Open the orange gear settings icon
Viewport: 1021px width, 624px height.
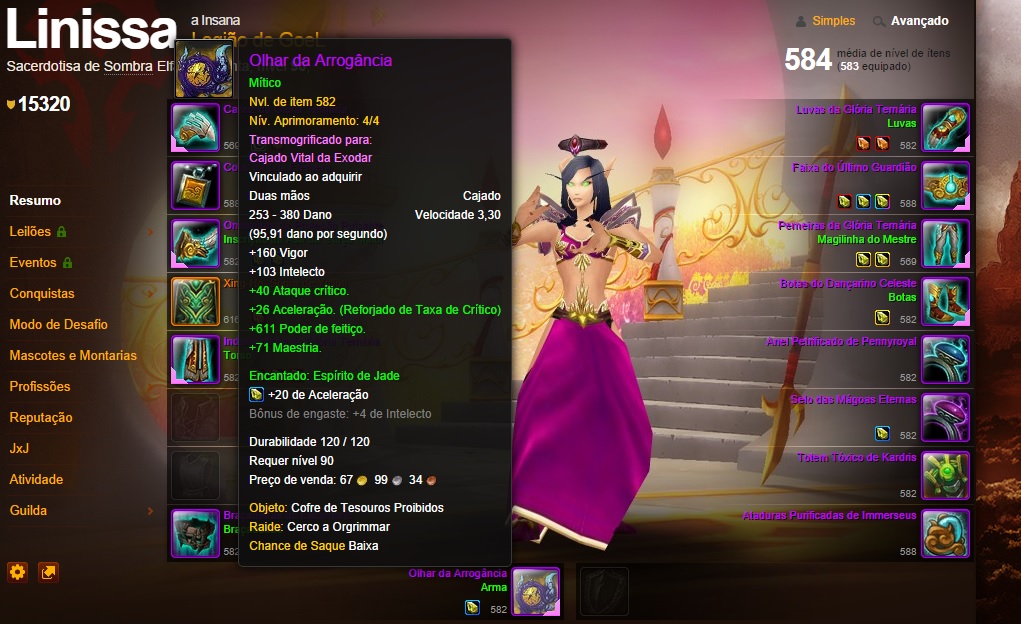(17, 572)
